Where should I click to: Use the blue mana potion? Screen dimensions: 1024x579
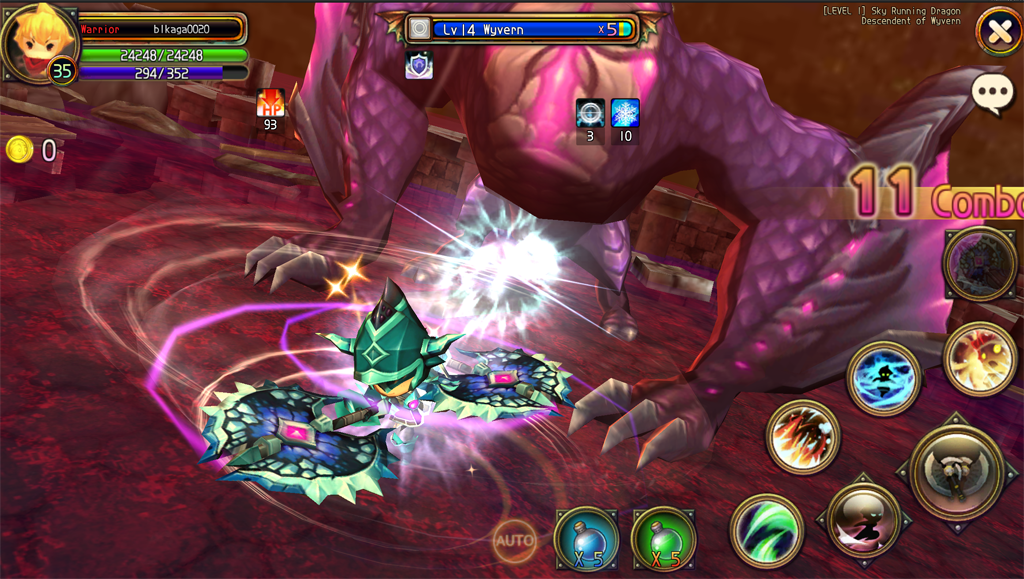coord(587,539)
